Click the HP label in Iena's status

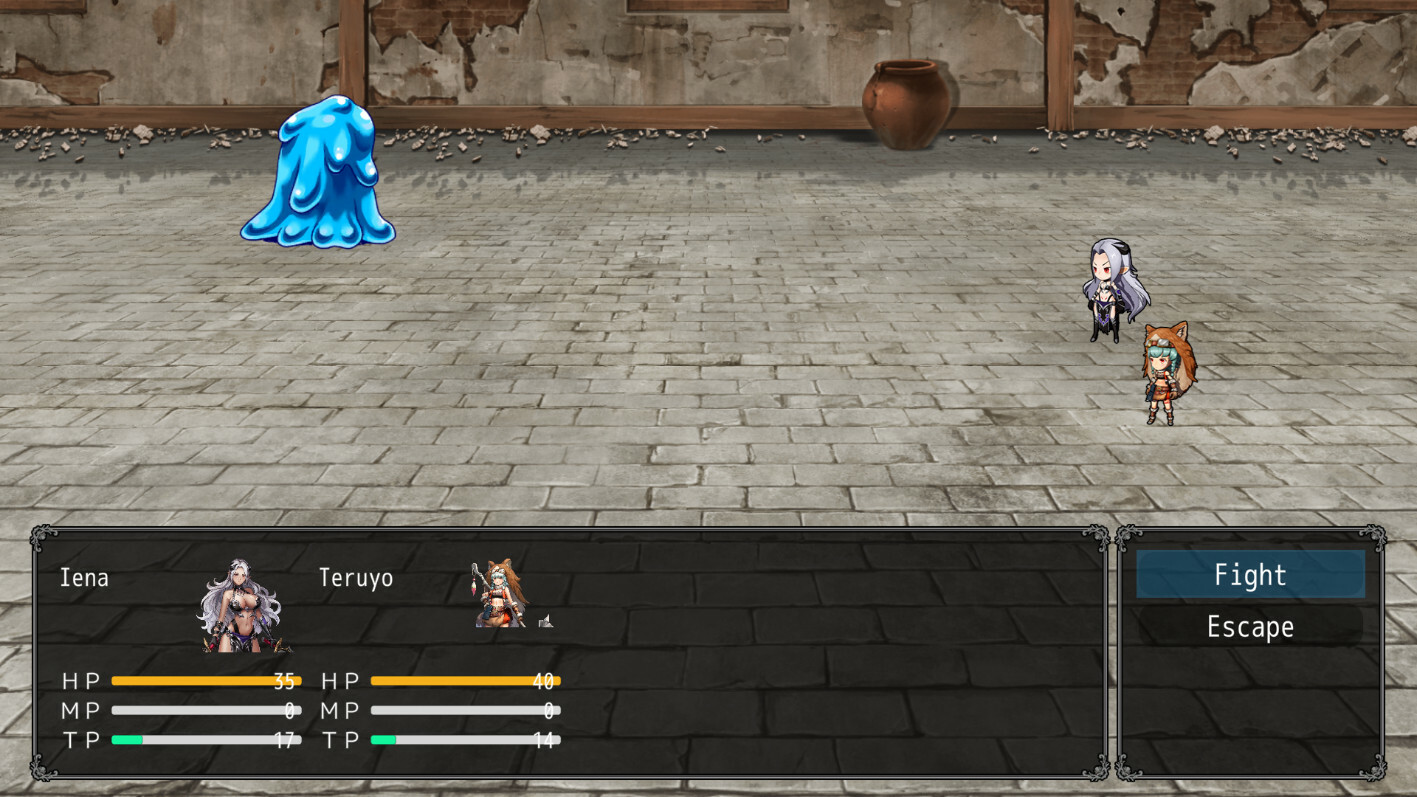(81, 681)
